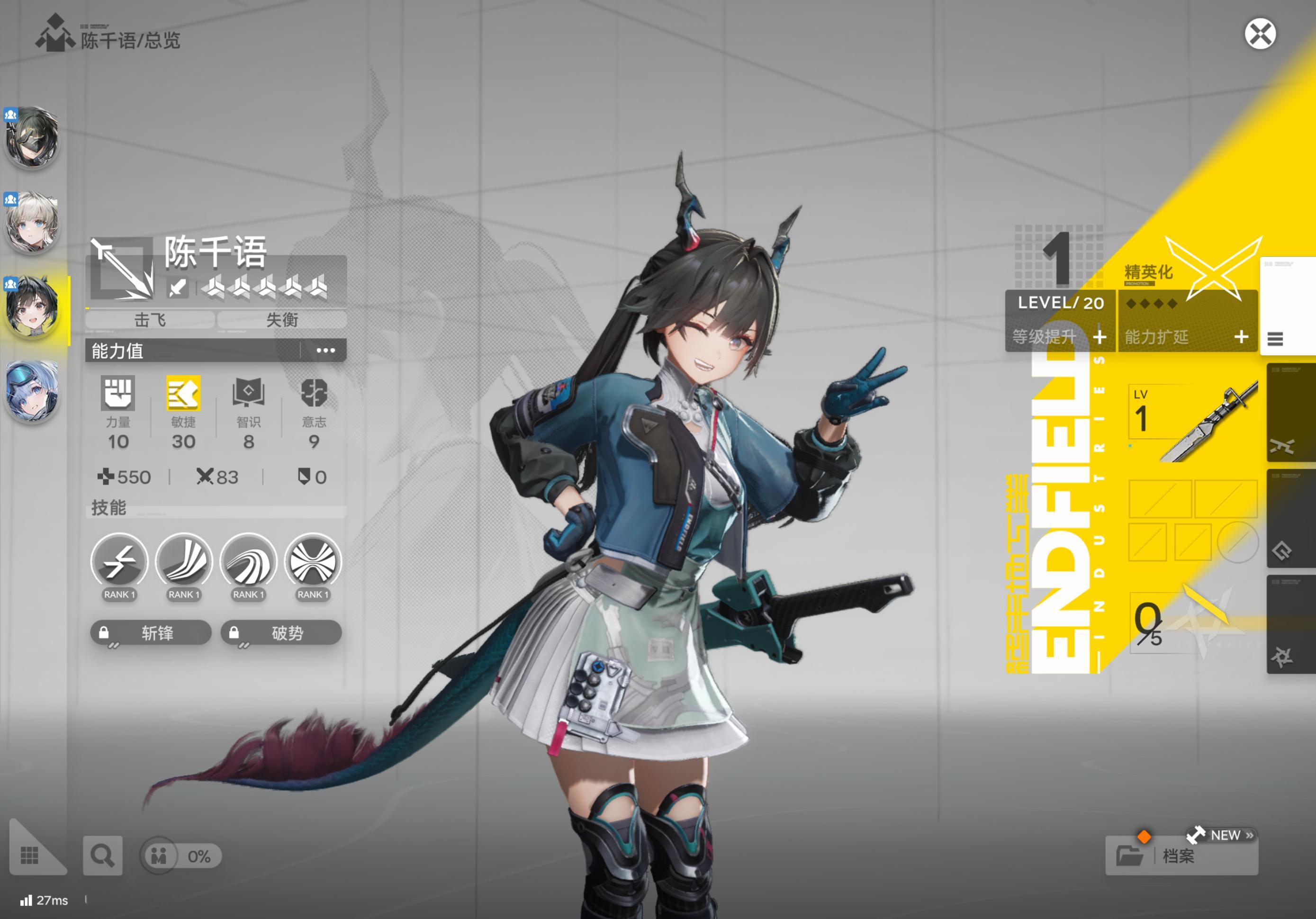Click the locked 斩锋 talent button

151,632
